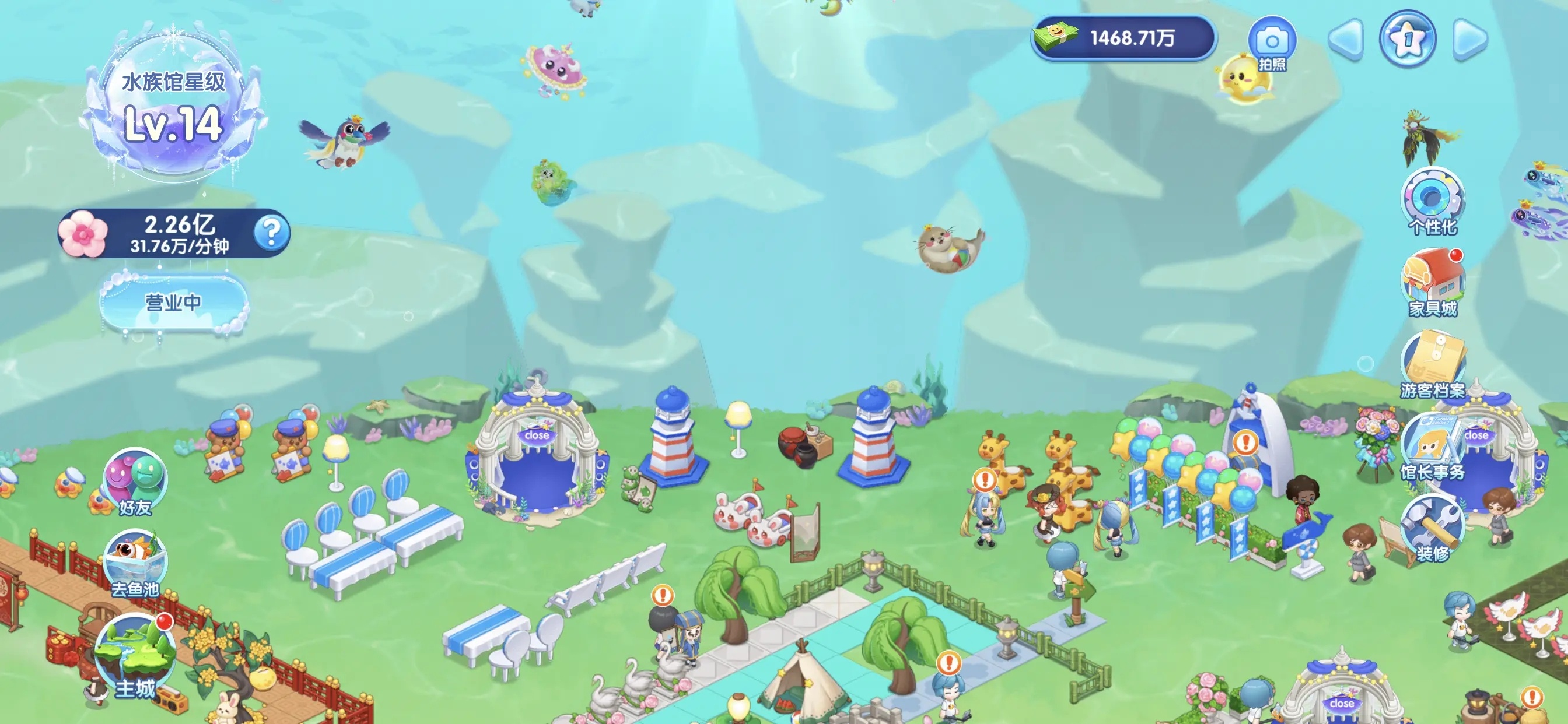Image resolution: width=1568 pixels, height=724 pixels.
Task: Select the right arrow page button
Action: [x=1469, y=40]
